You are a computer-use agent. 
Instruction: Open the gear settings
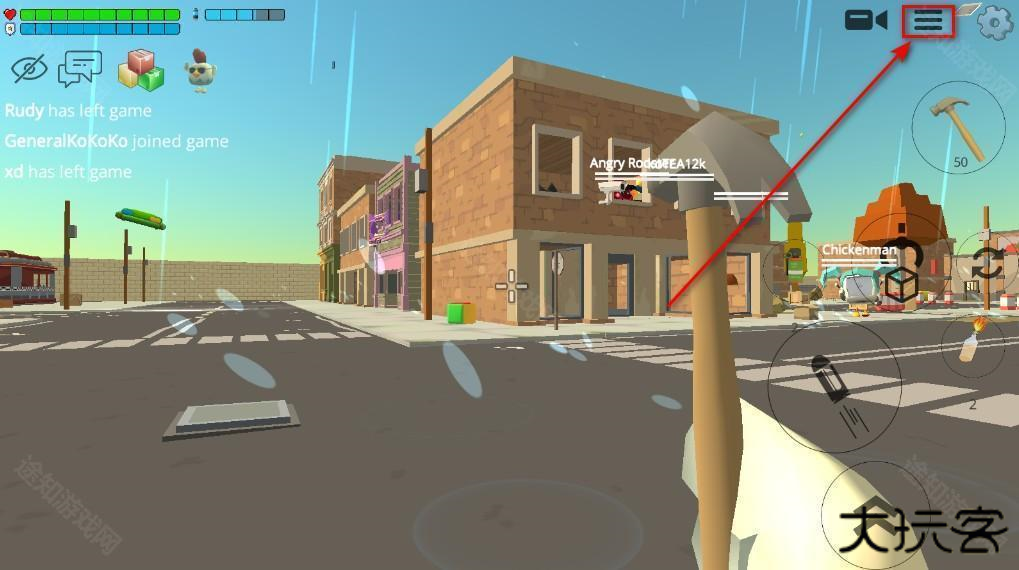[994, 22]
